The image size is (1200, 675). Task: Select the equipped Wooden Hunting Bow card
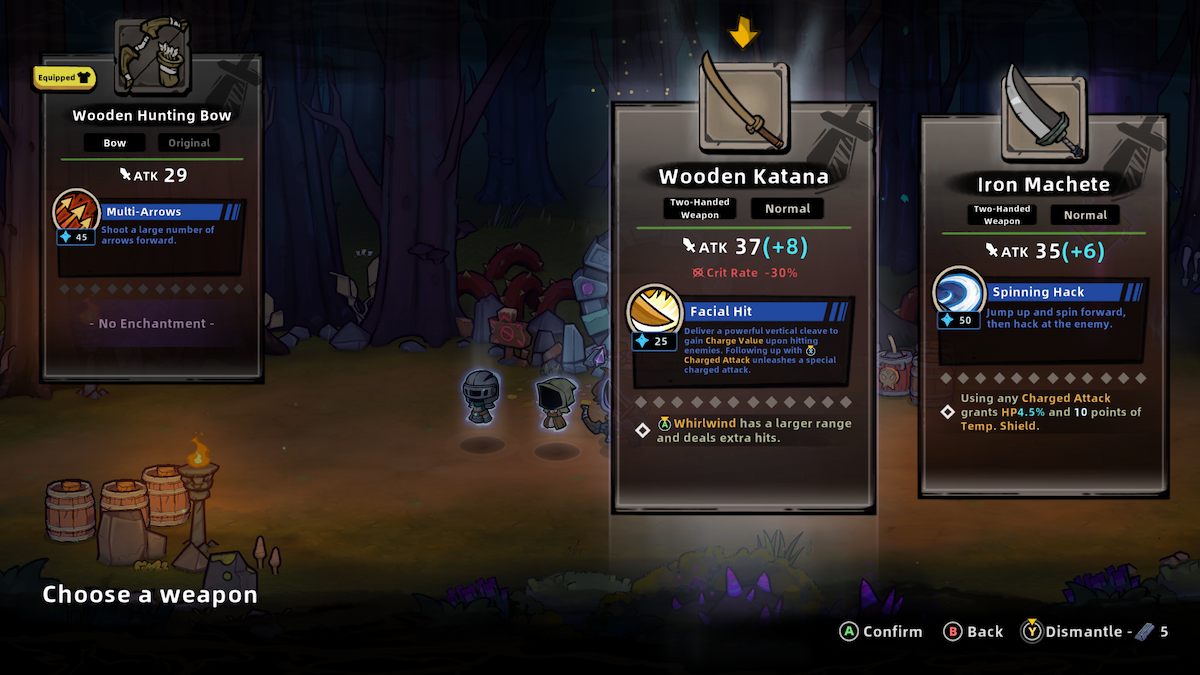coord(151,220)
